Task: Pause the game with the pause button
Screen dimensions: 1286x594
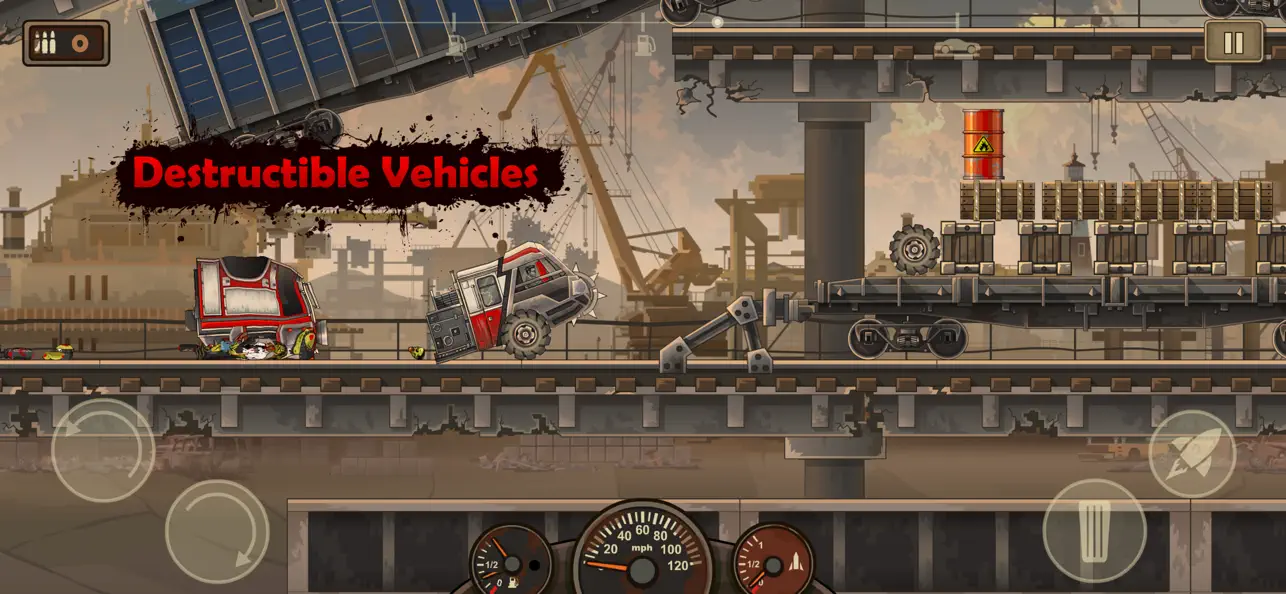Action: 1234,42
